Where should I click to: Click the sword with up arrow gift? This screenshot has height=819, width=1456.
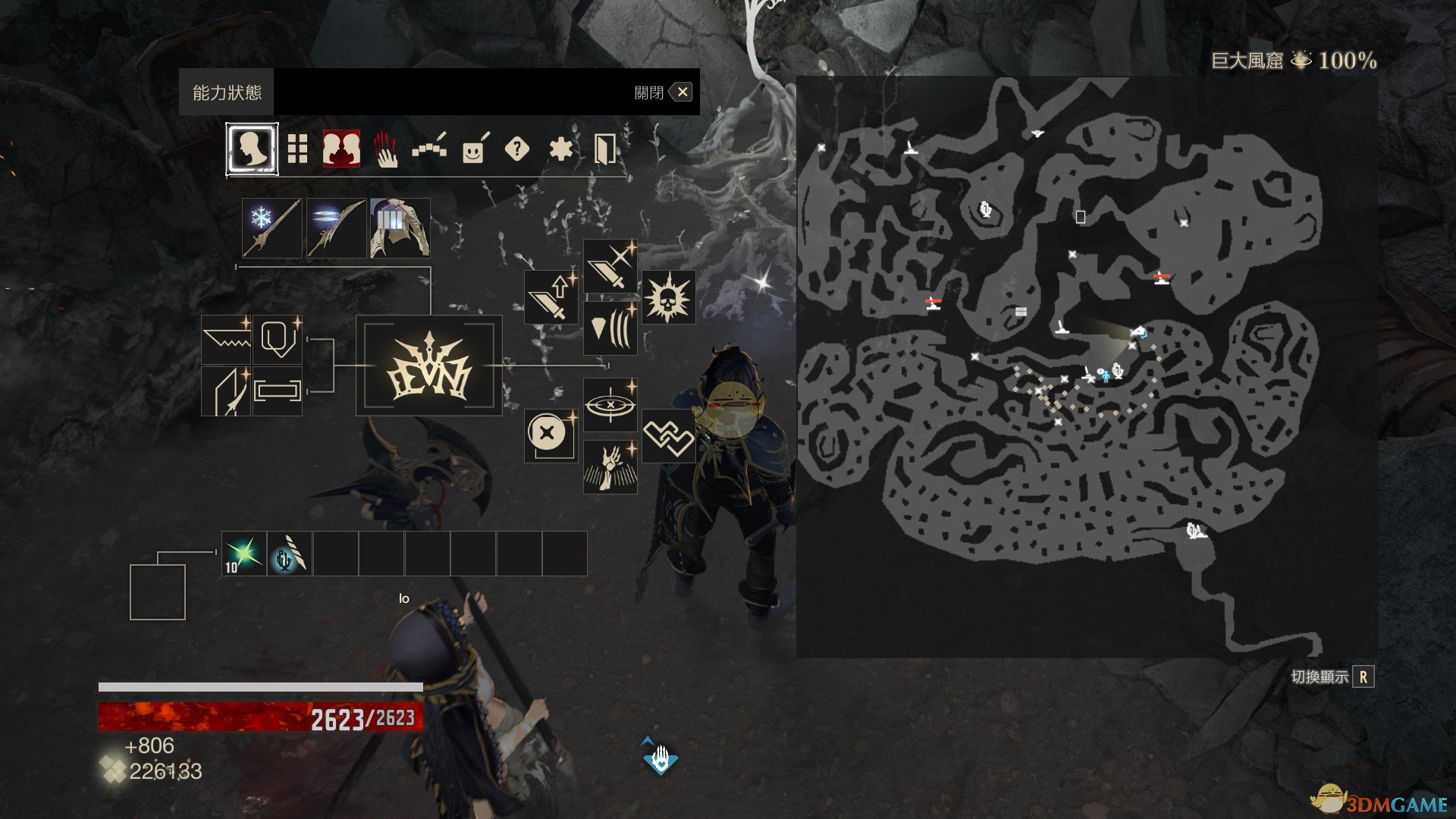click(x=551, y=297)
